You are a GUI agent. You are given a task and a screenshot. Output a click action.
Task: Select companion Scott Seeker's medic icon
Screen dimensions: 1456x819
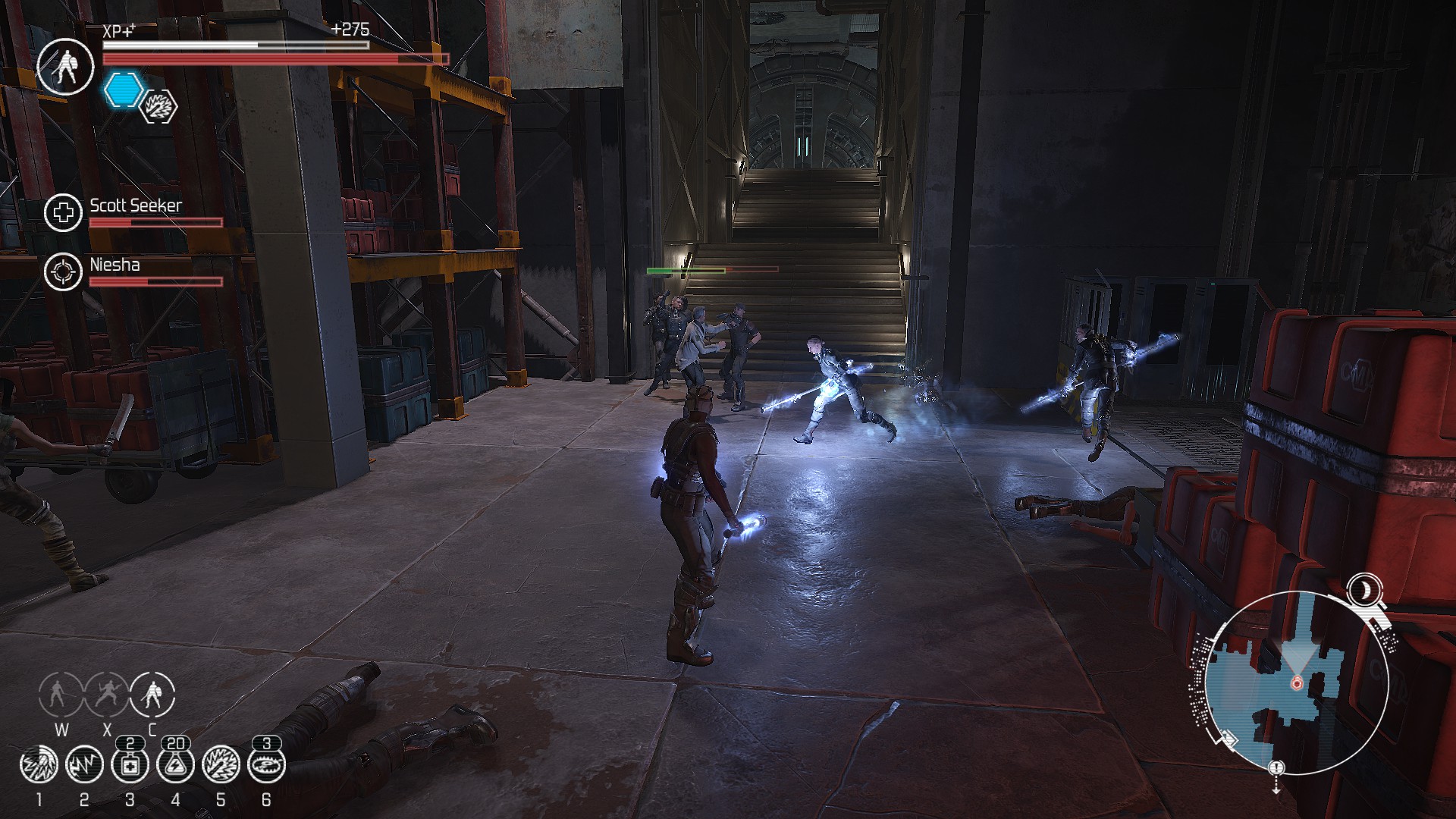click(63, 212)
